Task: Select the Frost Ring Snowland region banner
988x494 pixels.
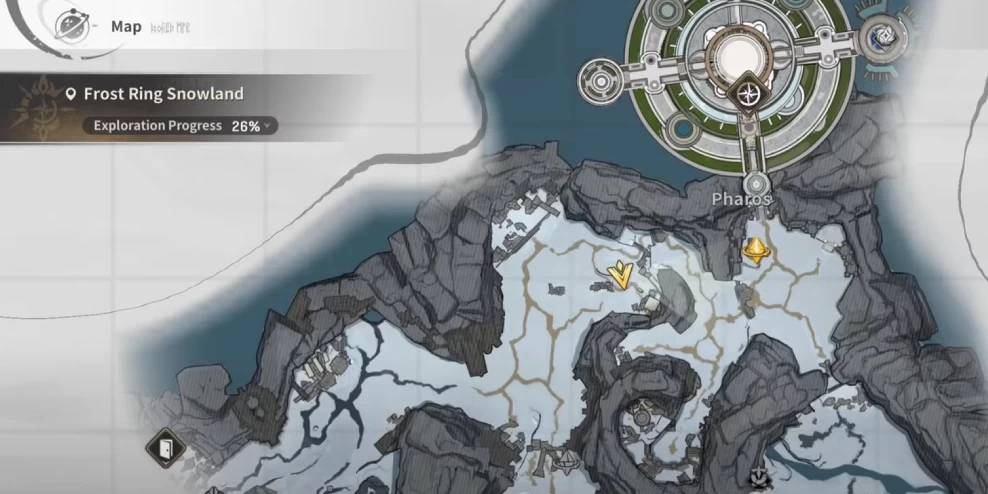Action: click(x=163, y=94)
